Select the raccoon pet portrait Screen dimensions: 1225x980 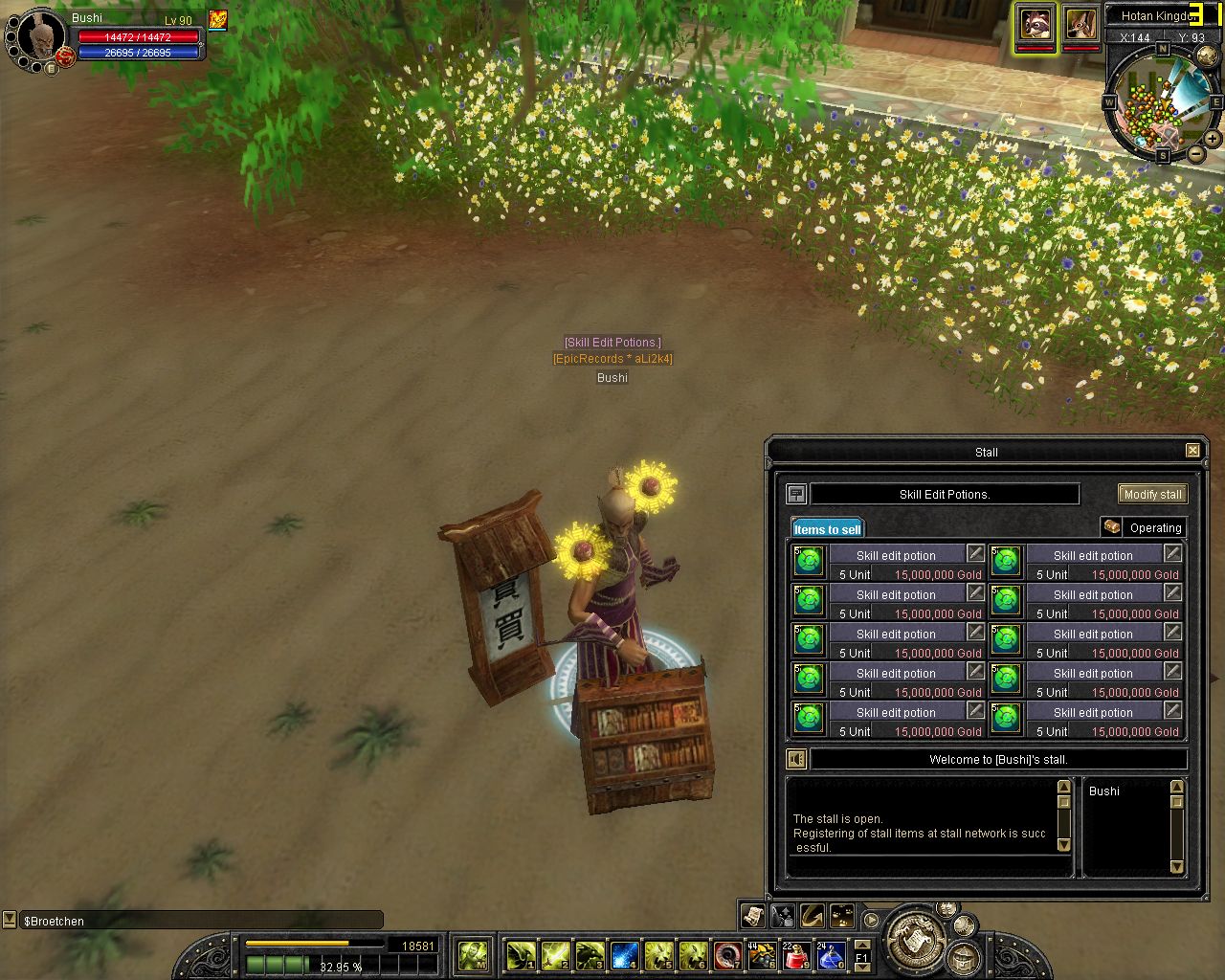pos(1035,23)
